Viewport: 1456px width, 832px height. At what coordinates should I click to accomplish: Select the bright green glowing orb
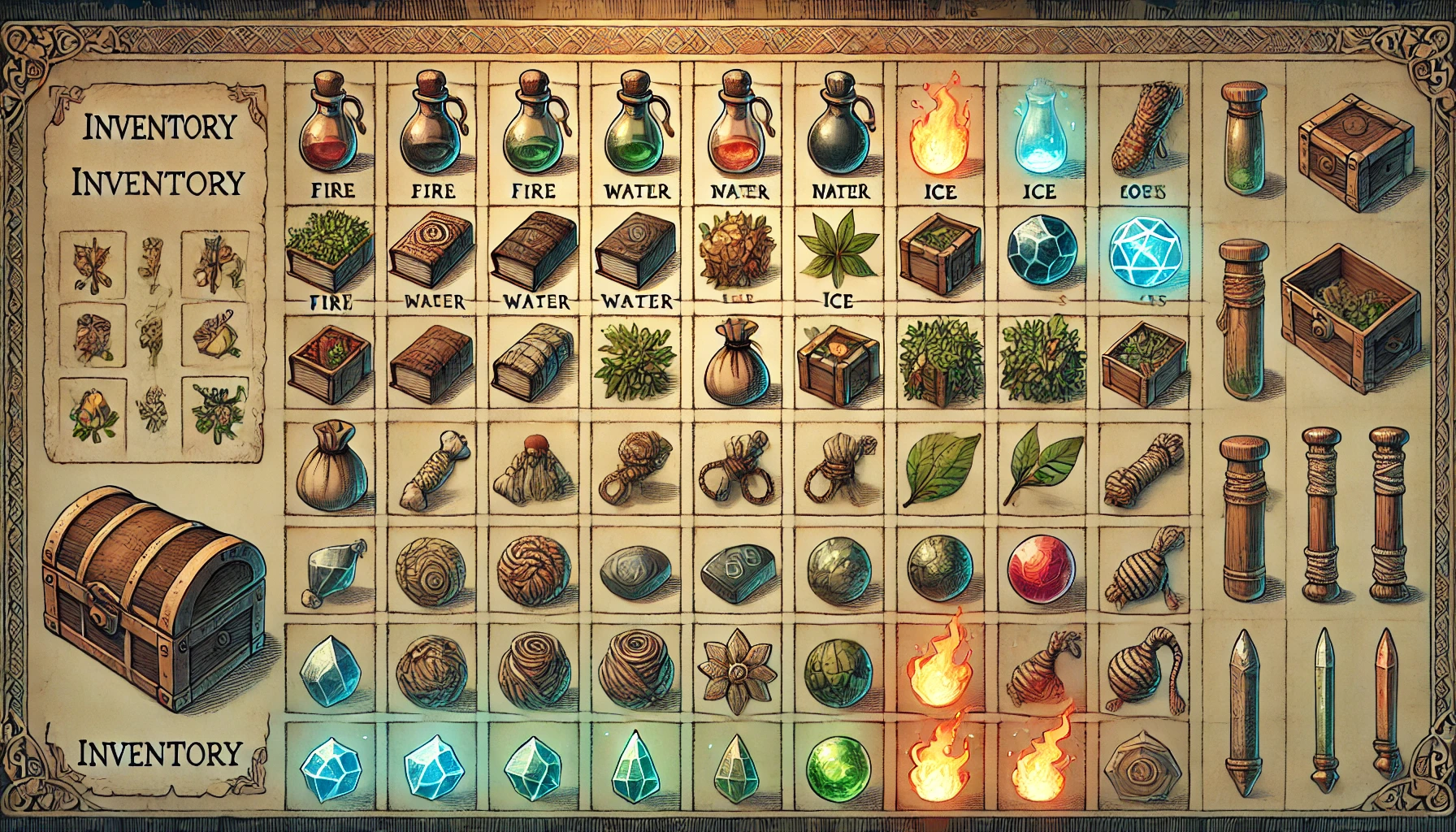pos(838,765)
